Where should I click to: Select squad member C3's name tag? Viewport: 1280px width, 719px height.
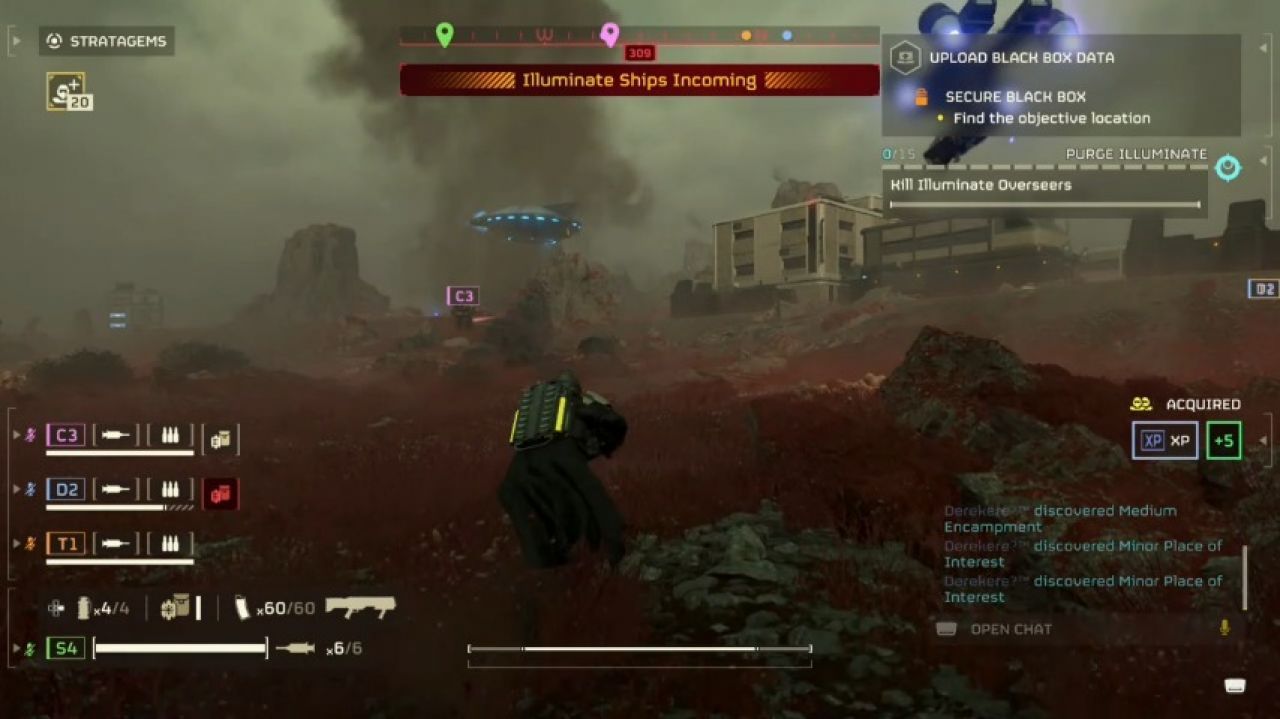coord(66,435)
